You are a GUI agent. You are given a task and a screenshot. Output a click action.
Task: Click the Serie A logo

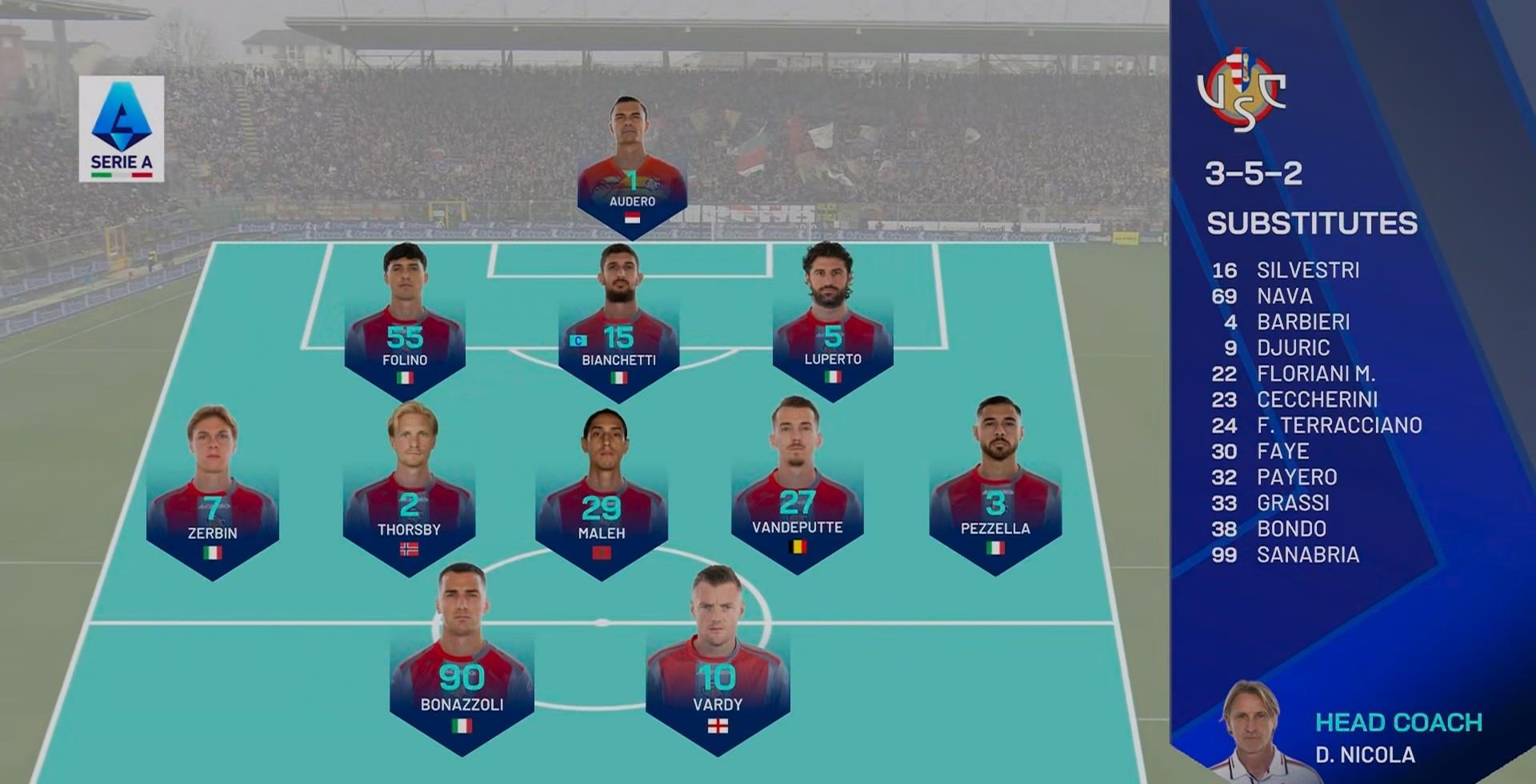[122, 129]
